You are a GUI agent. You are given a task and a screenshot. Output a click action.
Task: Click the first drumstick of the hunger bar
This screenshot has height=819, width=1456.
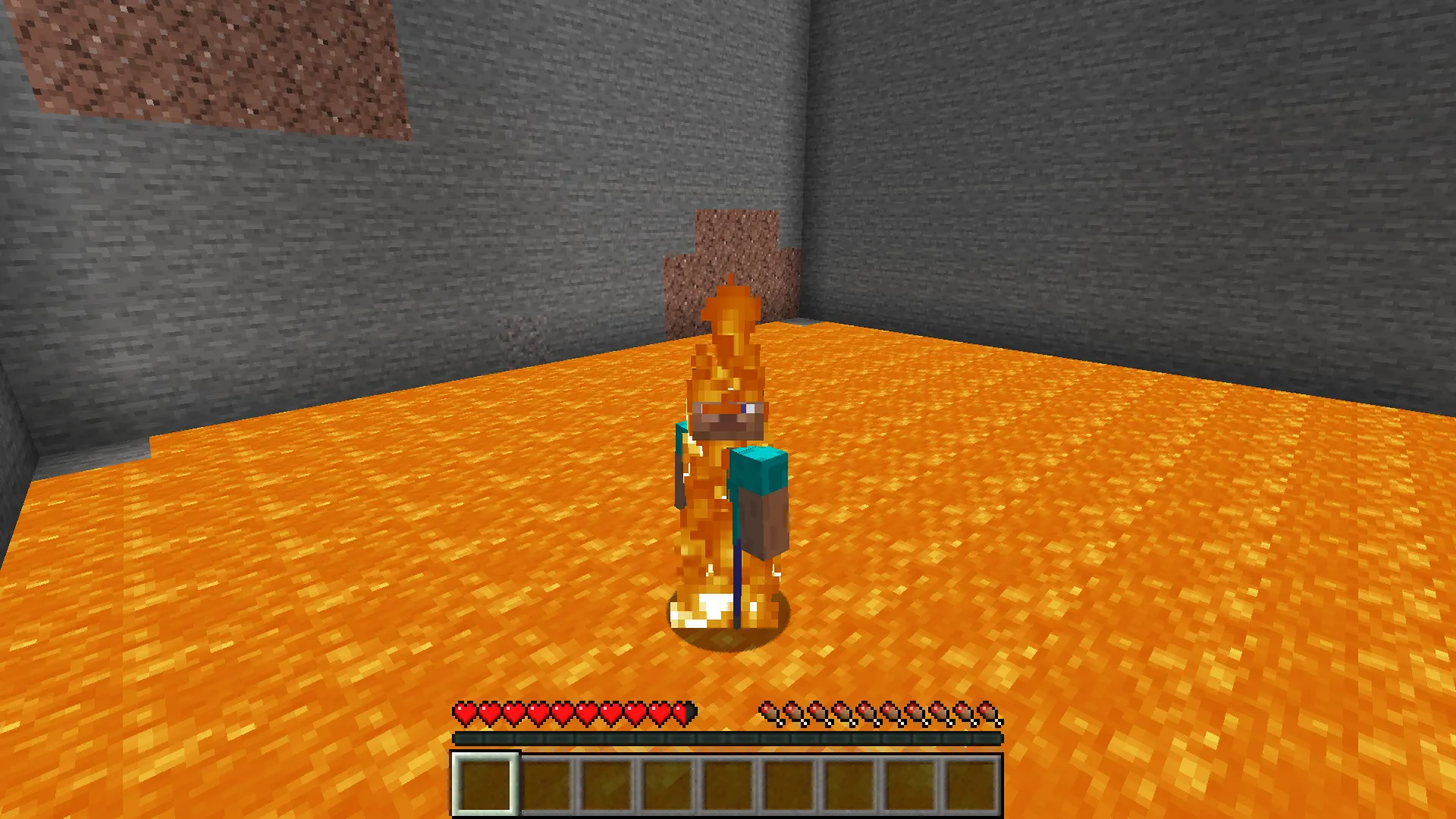click(x=770, y=713)
